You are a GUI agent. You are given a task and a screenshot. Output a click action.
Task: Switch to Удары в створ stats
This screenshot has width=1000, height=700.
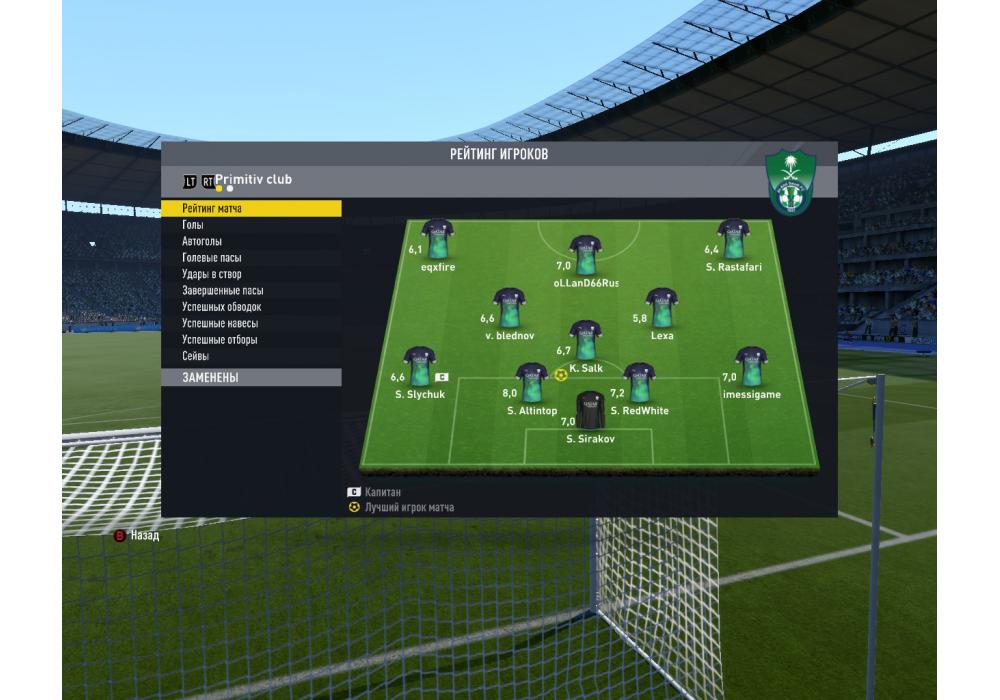tap(211, 274)
